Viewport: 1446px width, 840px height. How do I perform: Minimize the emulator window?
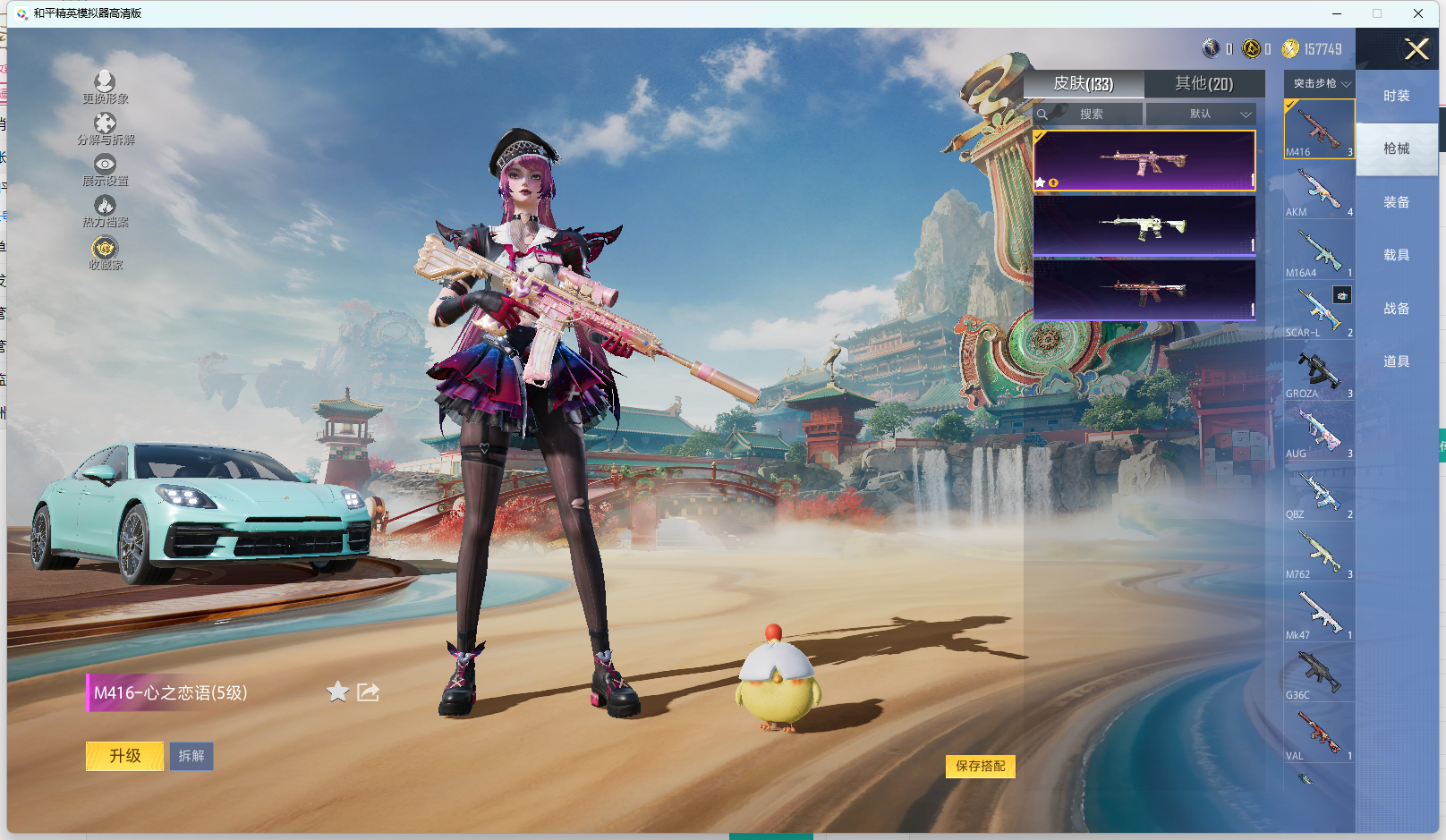click(1337, 13)
